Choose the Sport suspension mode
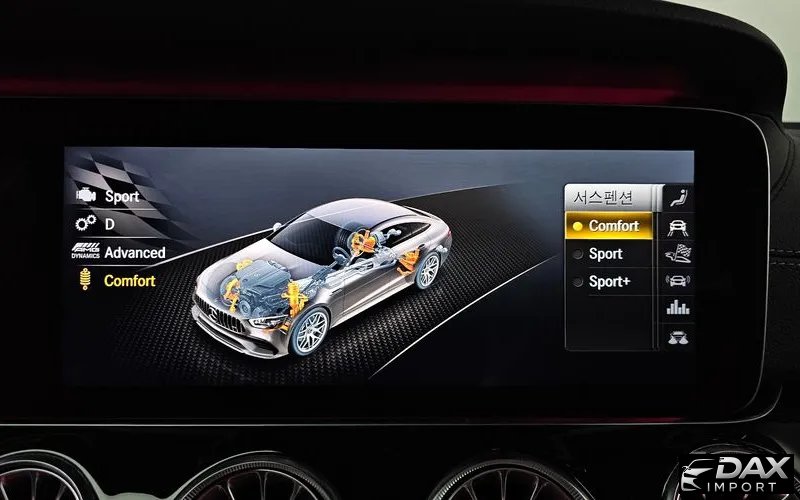The height and width of the screenshot is (500, 800). (606, 254)
